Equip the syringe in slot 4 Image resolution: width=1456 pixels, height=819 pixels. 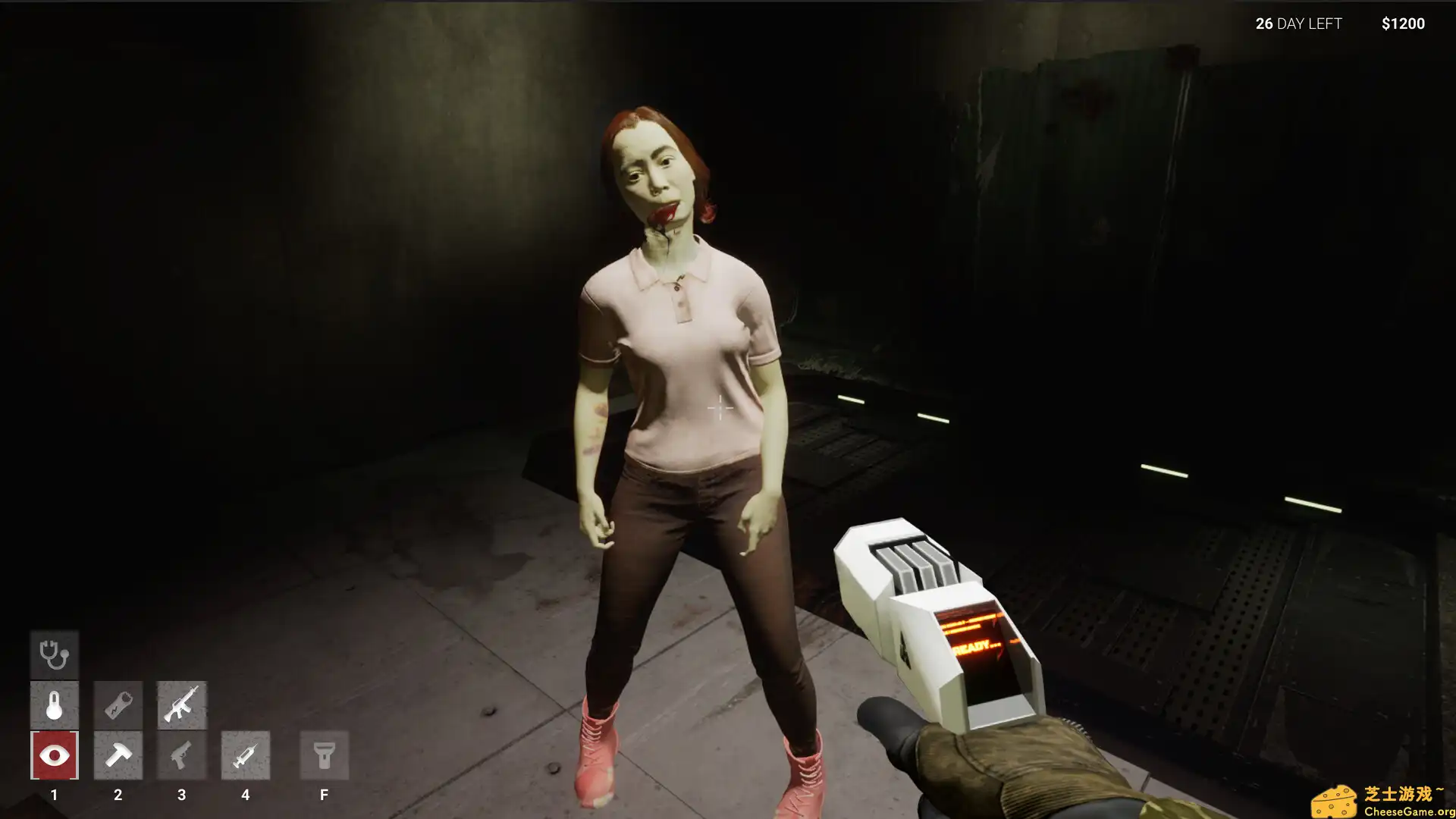[x=245, y=755]
